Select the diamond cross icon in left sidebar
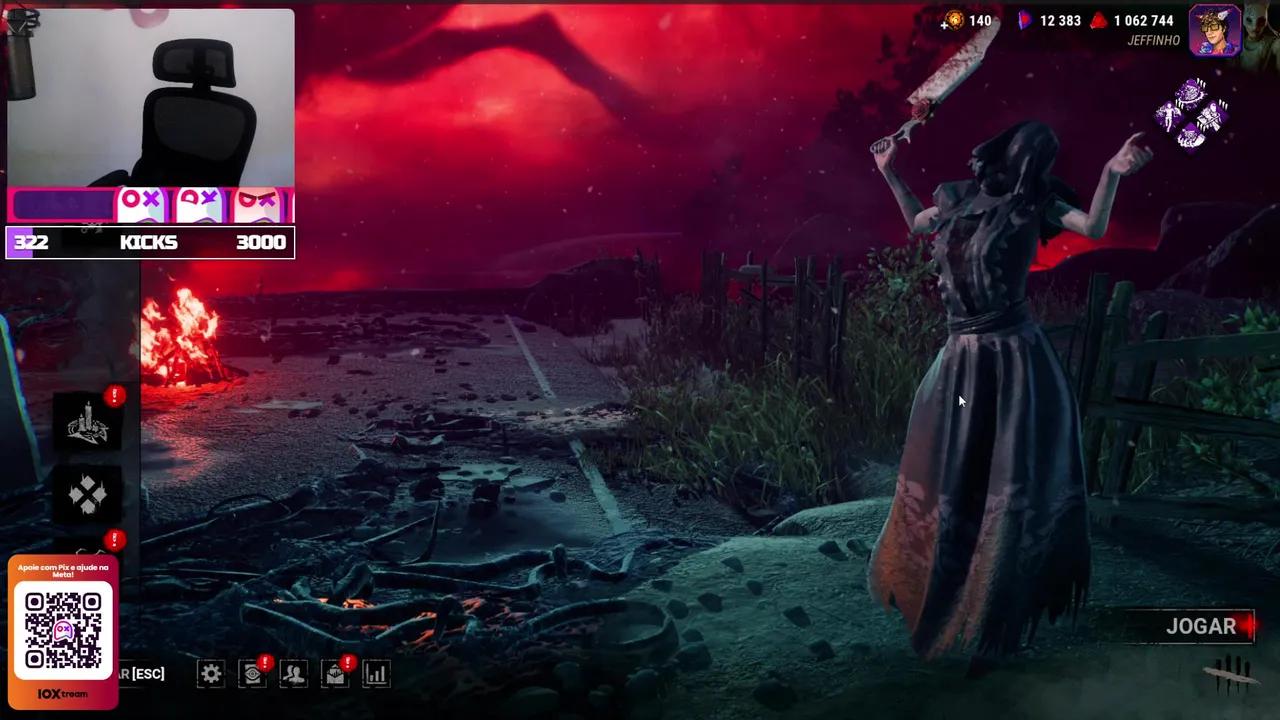The width and height of the screenshot is (1280, 720). click(x=88, y=496)
